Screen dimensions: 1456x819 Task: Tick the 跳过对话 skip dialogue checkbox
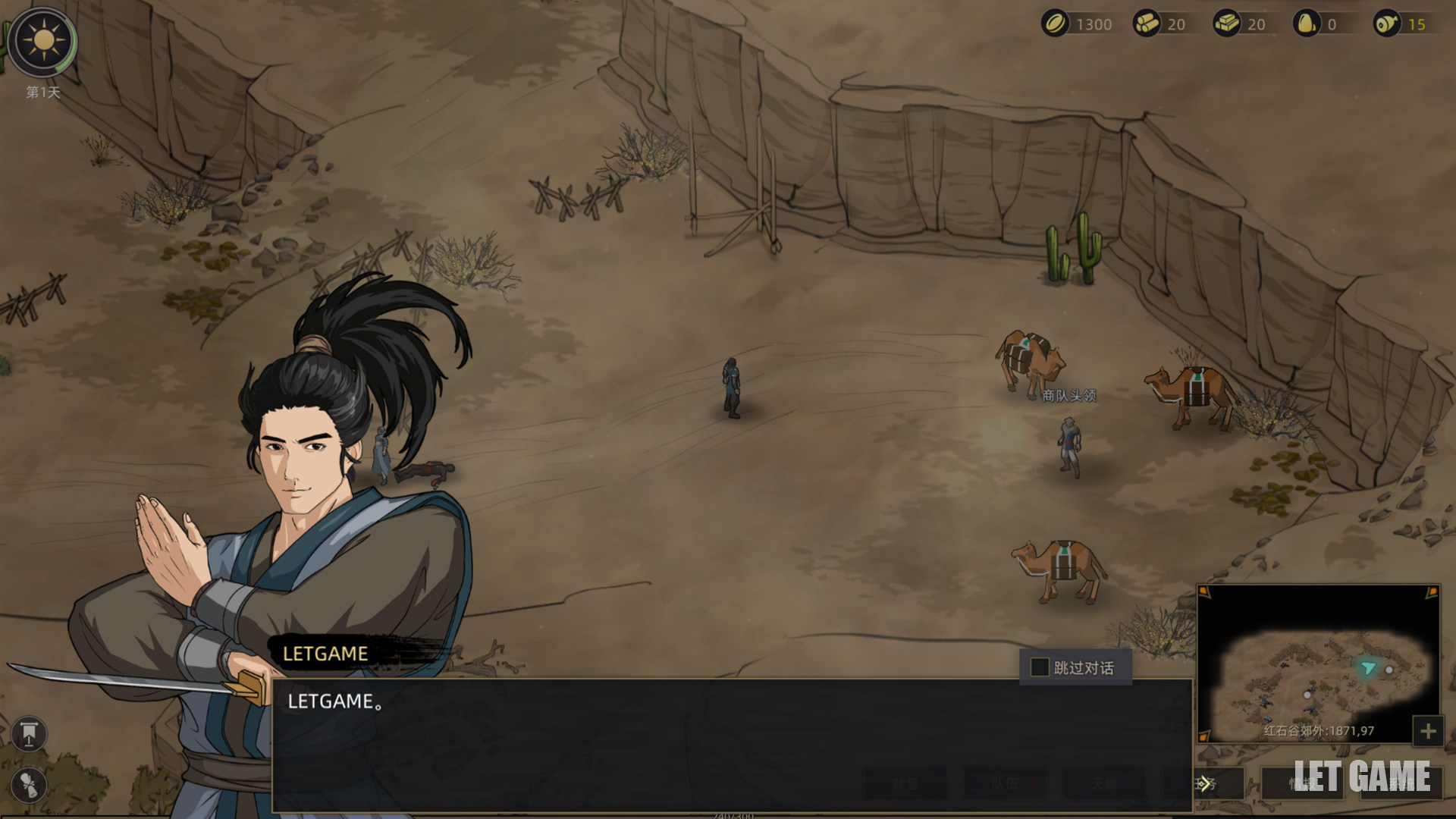point(1040,667)
